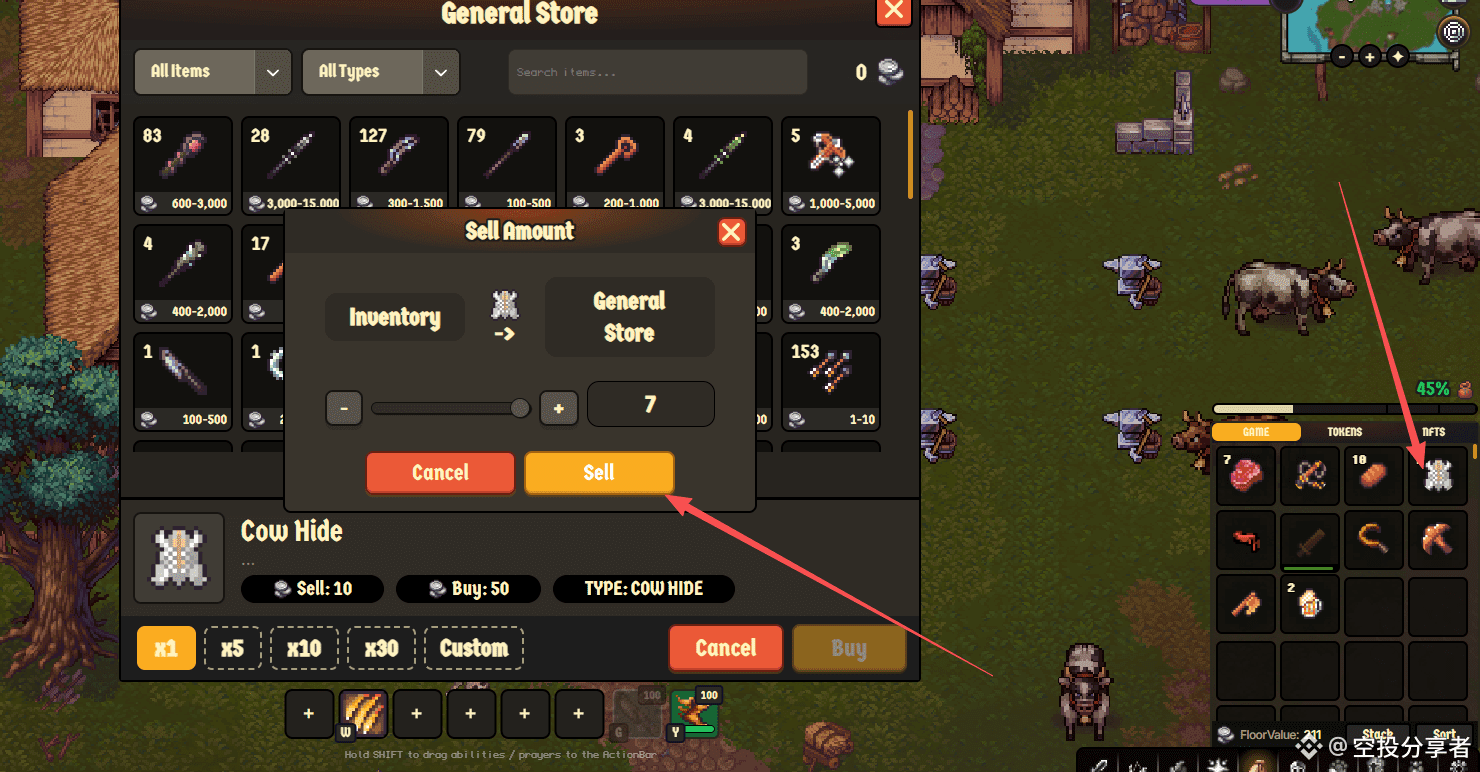Click the Cancel button beside Buy

(726, 648)
